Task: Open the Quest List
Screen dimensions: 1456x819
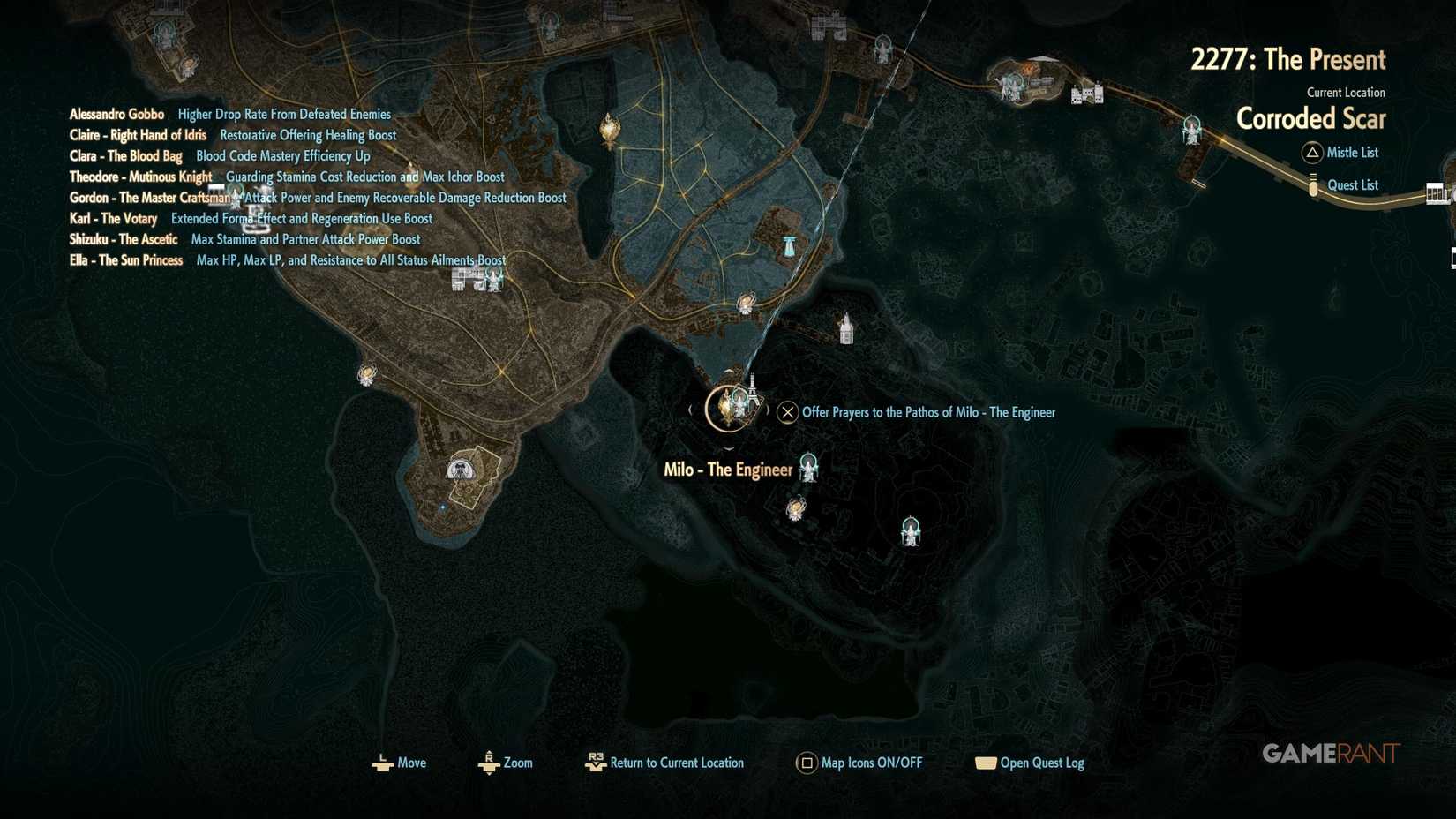Action: [1350, 184]
